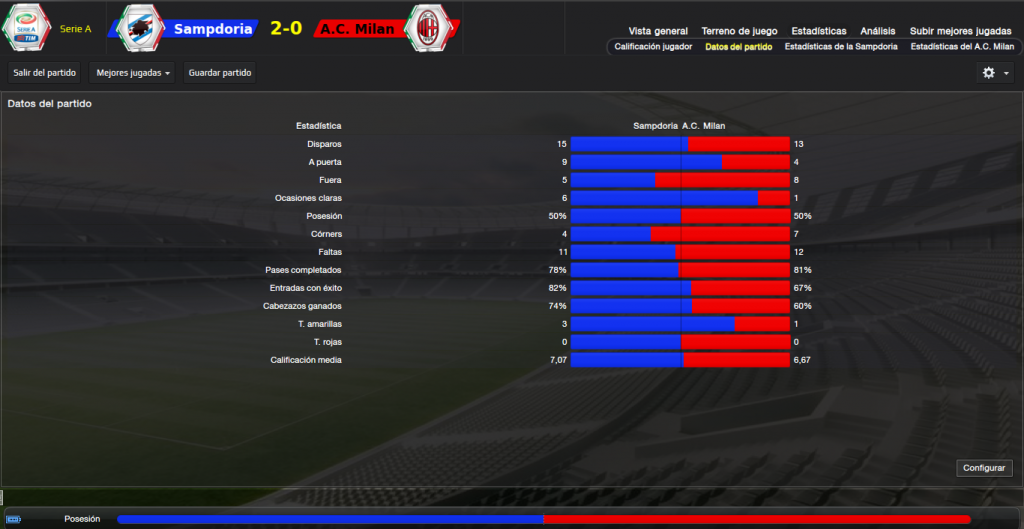Click the Sampdoria team name

211,29
